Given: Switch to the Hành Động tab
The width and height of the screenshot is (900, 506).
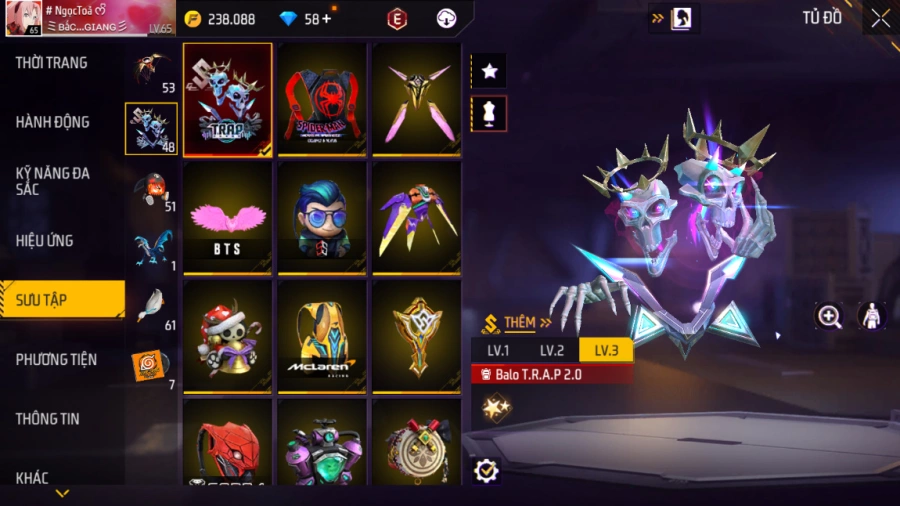Looking at the screenshot, I should (53, 122).
